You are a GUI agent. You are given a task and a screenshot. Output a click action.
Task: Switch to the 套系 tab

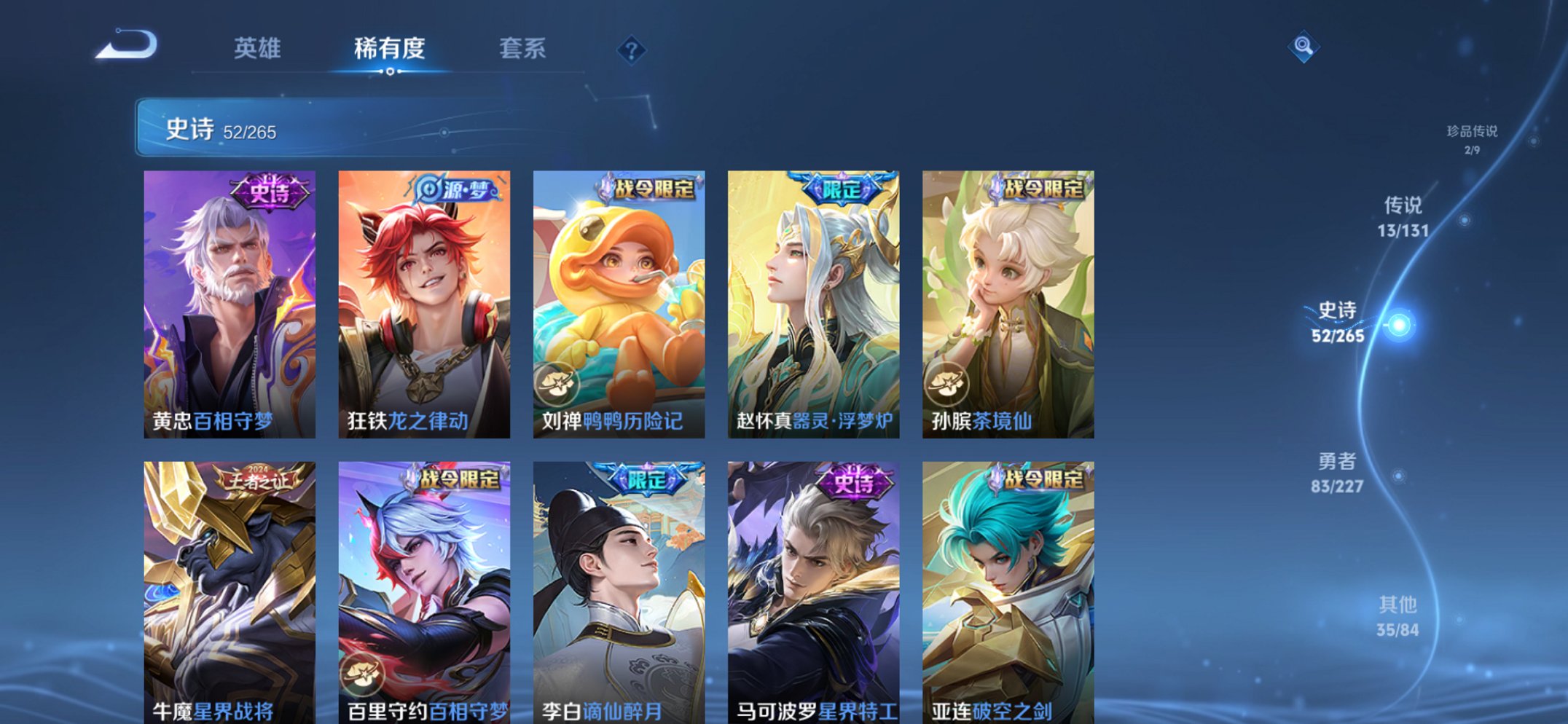(522, 50)
